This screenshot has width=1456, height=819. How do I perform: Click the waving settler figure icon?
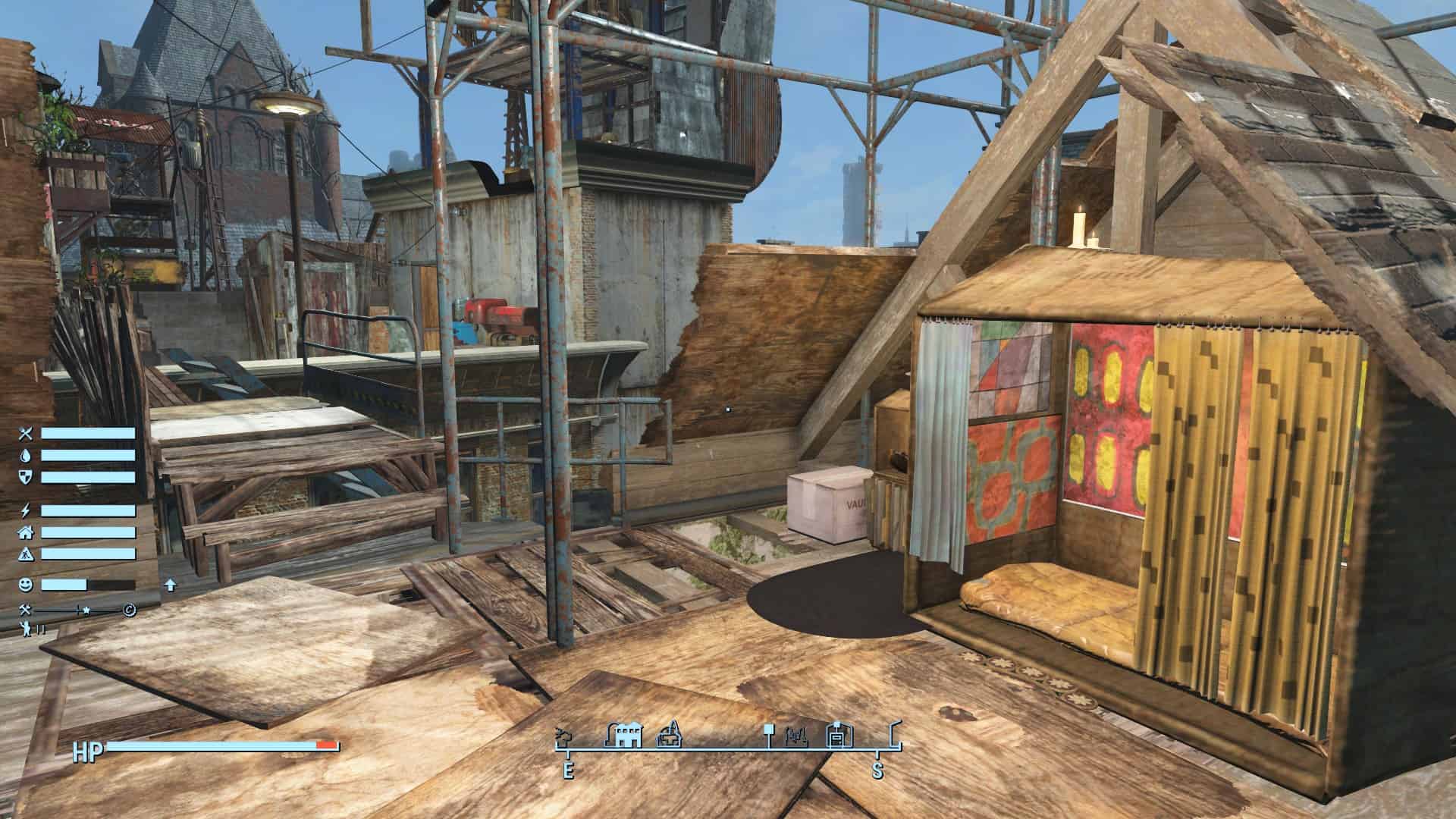(27, 629)
